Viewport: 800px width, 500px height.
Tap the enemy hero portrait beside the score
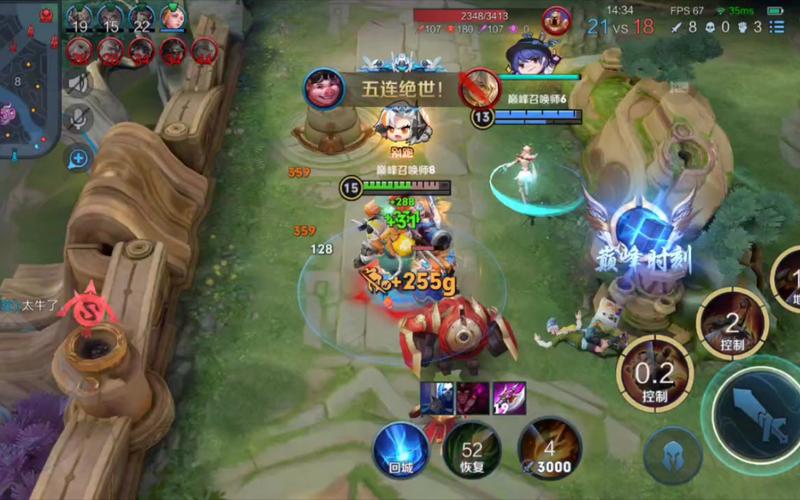[556, 21]
